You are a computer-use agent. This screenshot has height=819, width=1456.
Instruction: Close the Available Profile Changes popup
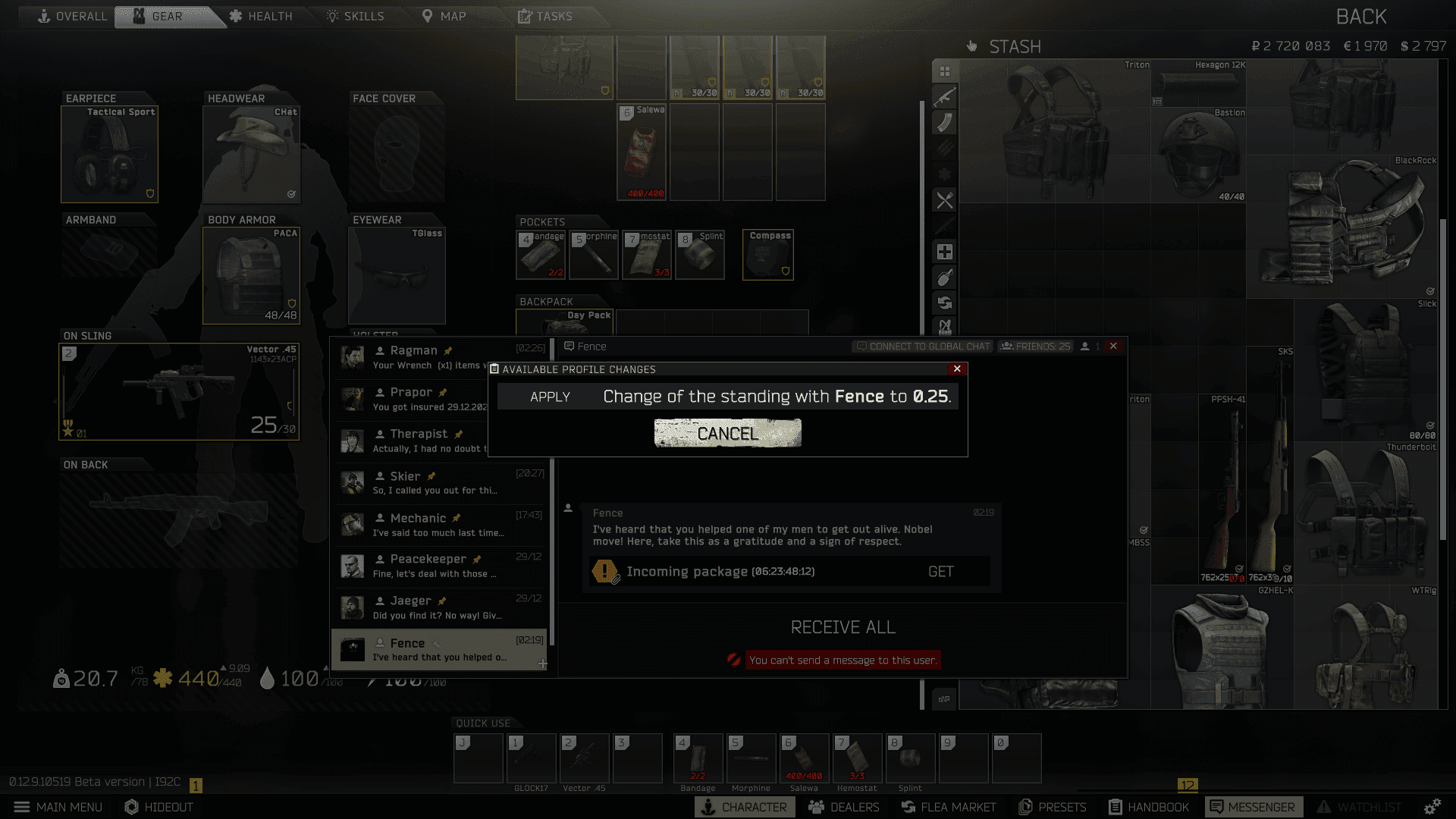957,369
